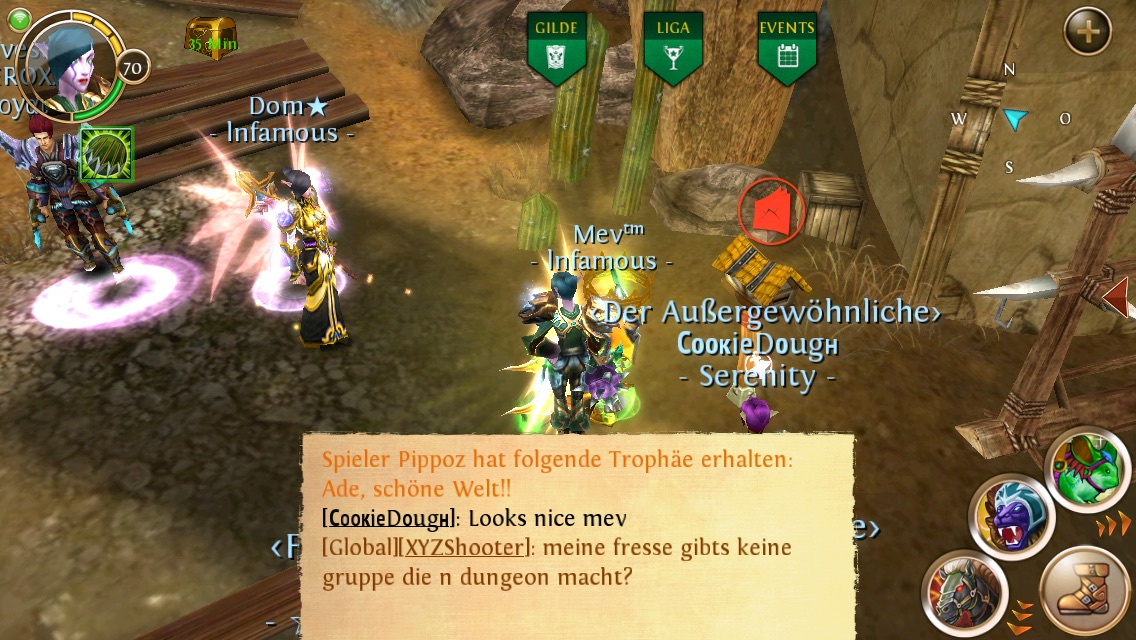1136x640 pixels.
Task: Click the CookieDough name in chat
Action: point(388,519)
